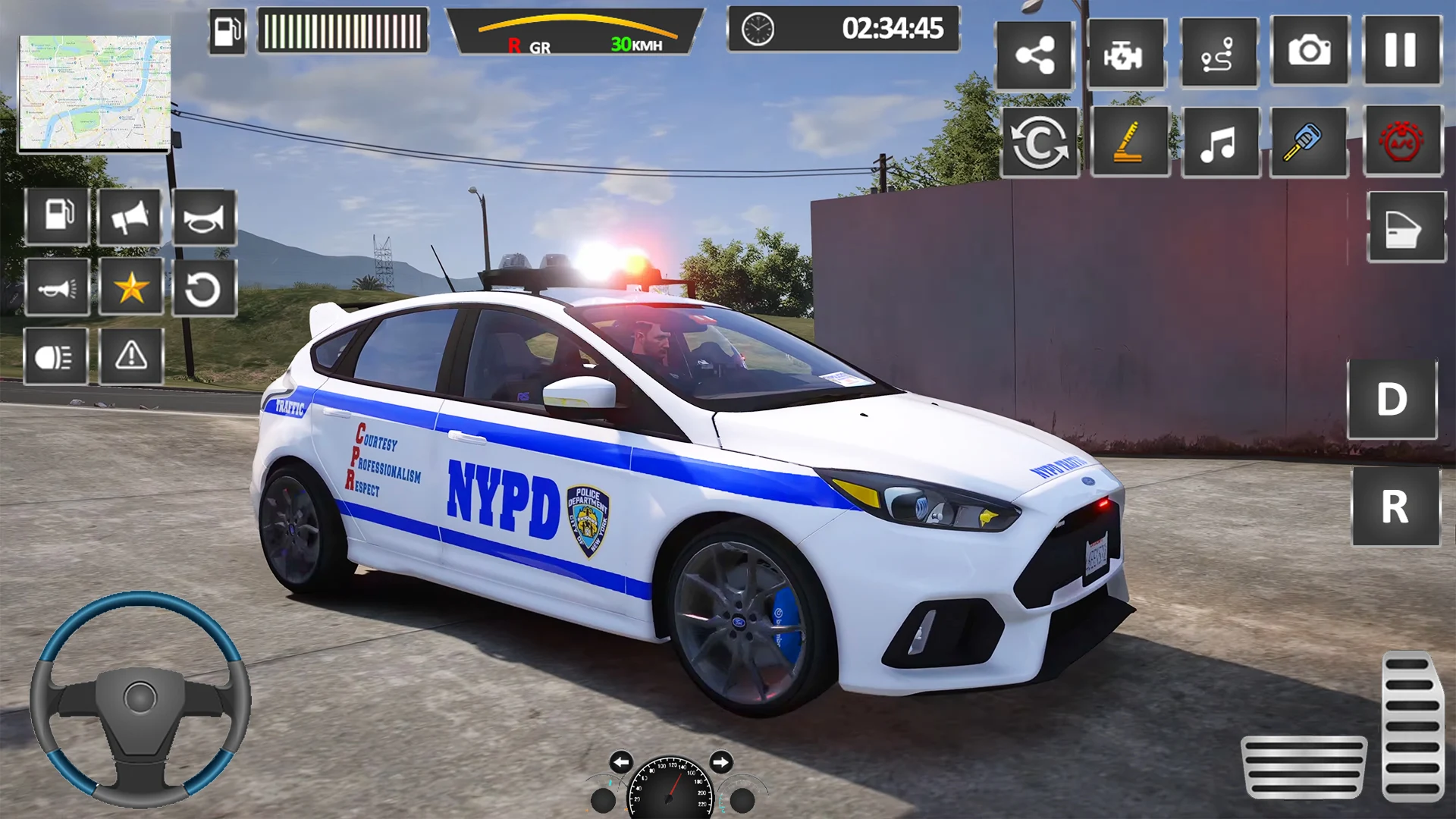Honk using the horn button
This screenshot has width=1456, height=819.
[x=204, y=218]
